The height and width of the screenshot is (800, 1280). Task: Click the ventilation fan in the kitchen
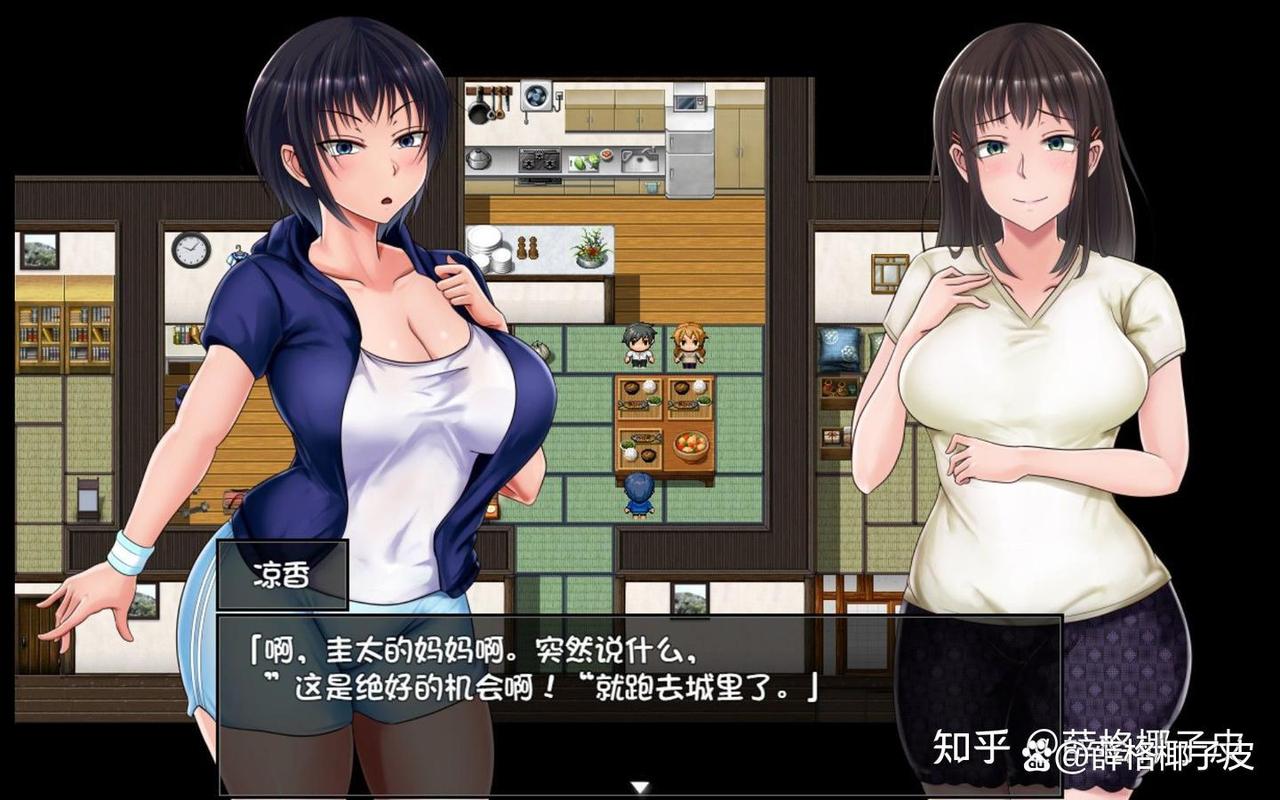coord(536,97)
